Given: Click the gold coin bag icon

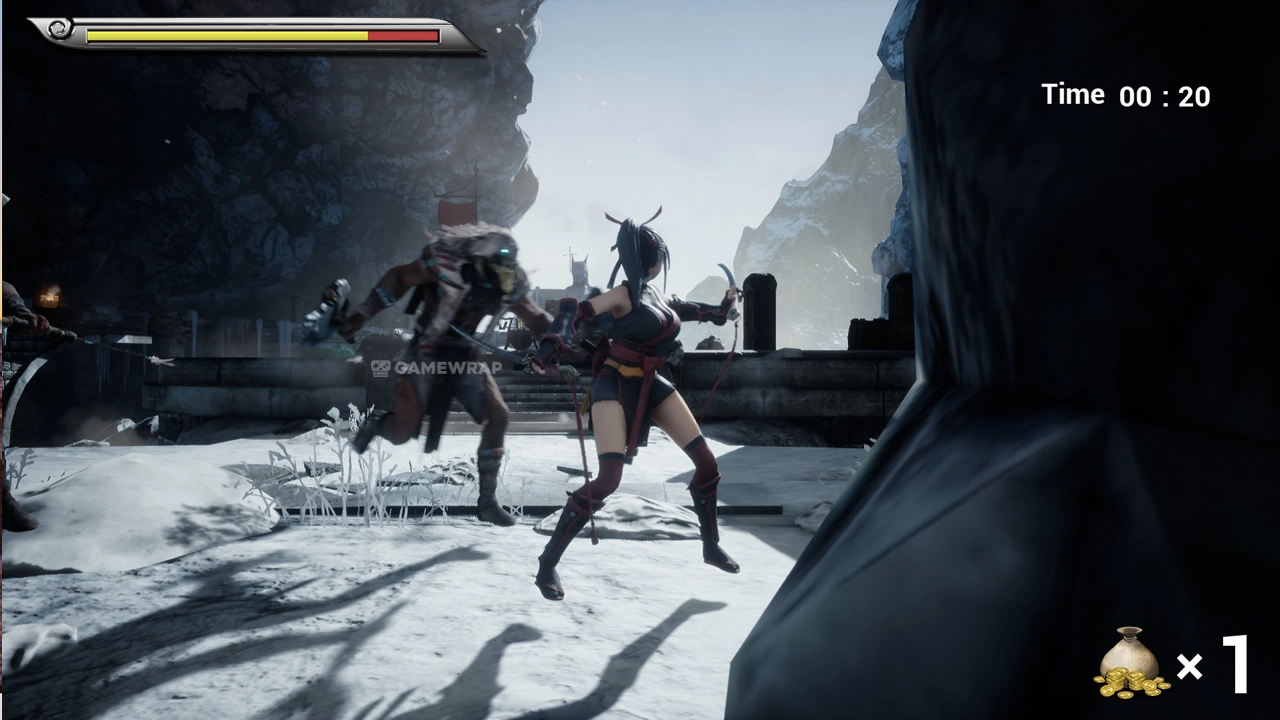Looking at the screenshot, I should (x=1131, y=663).
